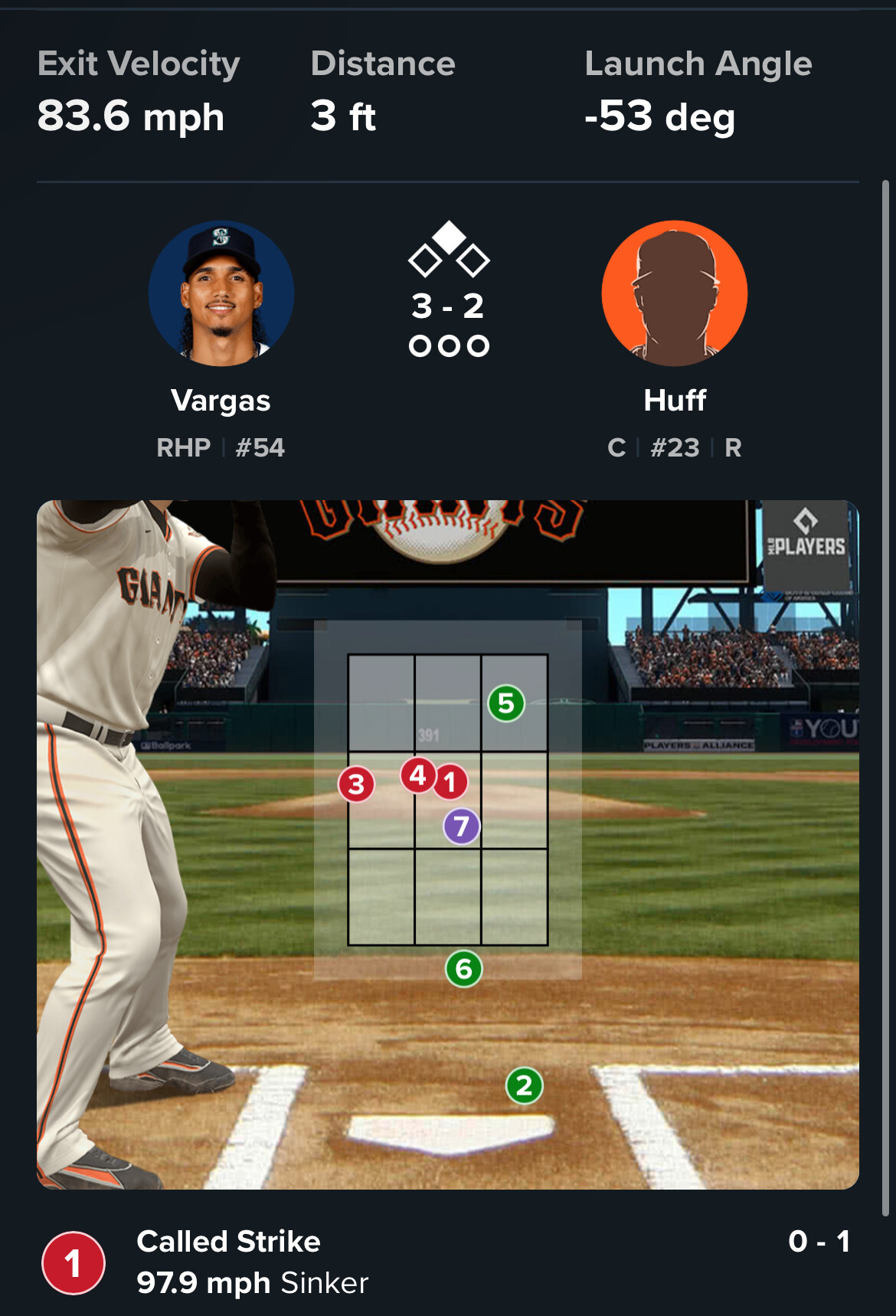Select green pitch marker 2 near home plate
The width and height of the screenshot is (896, 1316).
(525, 1085)
